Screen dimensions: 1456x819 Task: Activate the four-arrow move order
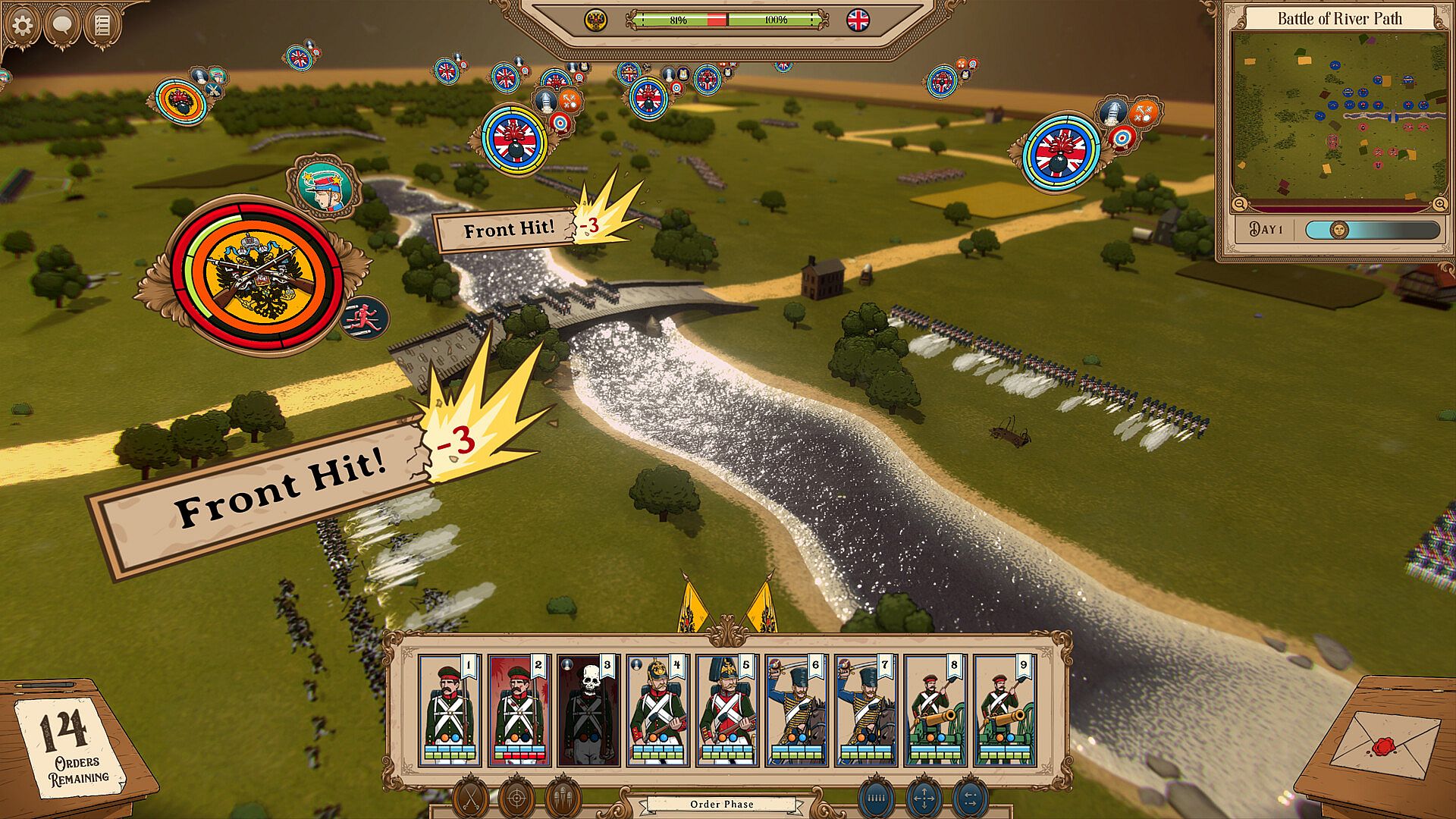pos(924,798)
